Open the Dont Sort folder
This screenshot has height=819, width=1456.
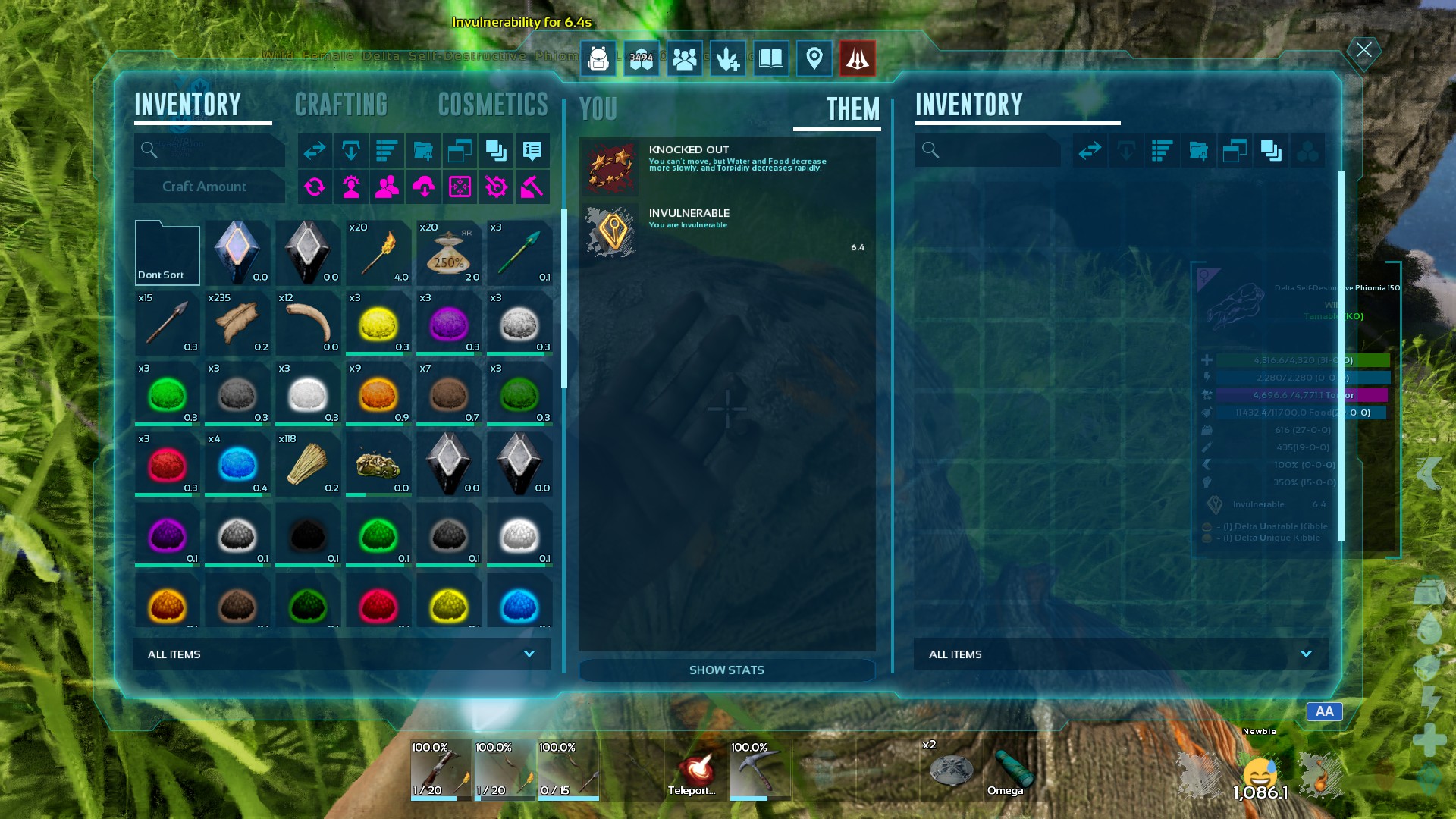pos(167,253)
